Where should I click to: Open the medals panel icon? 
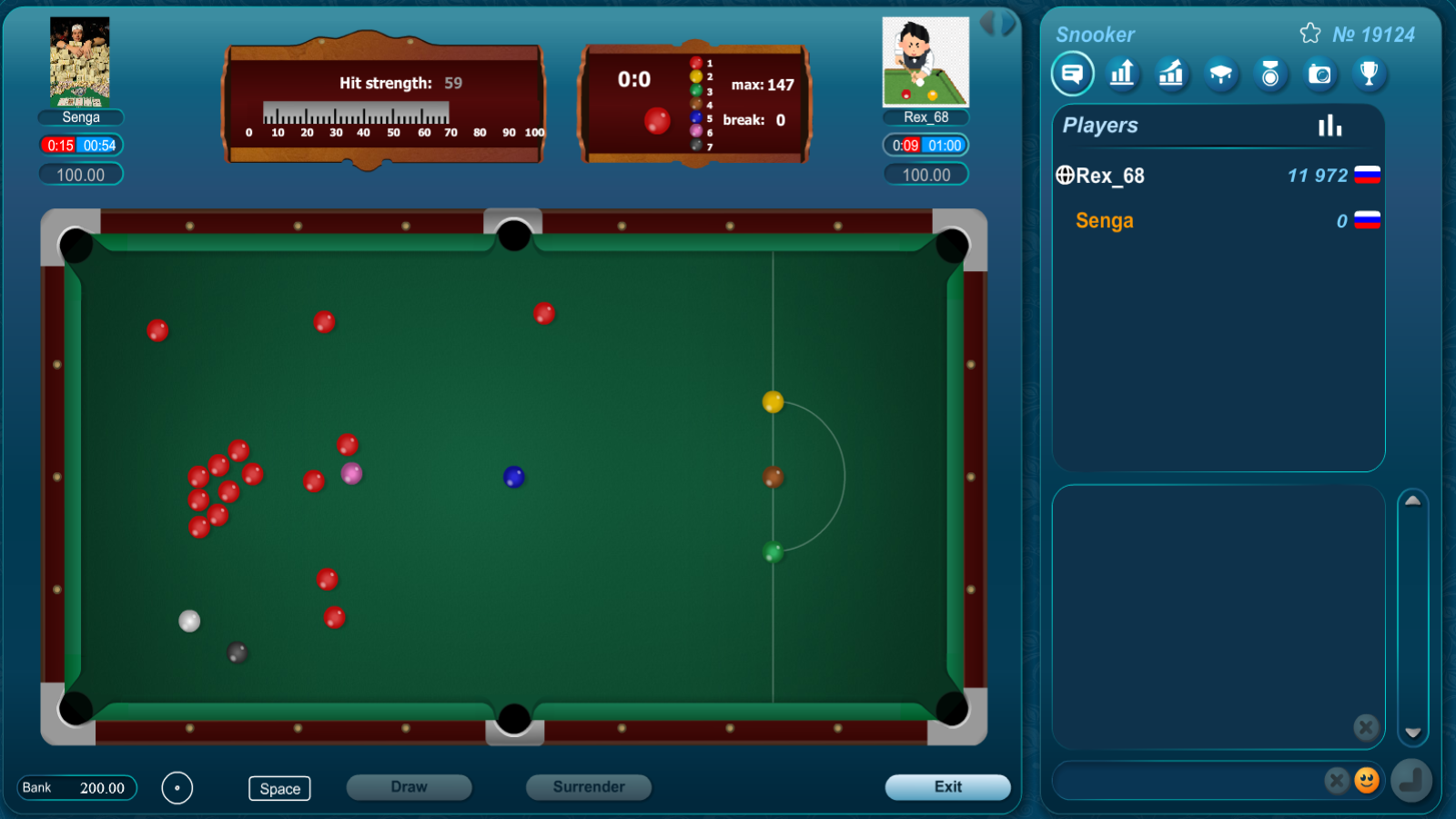1271,74
